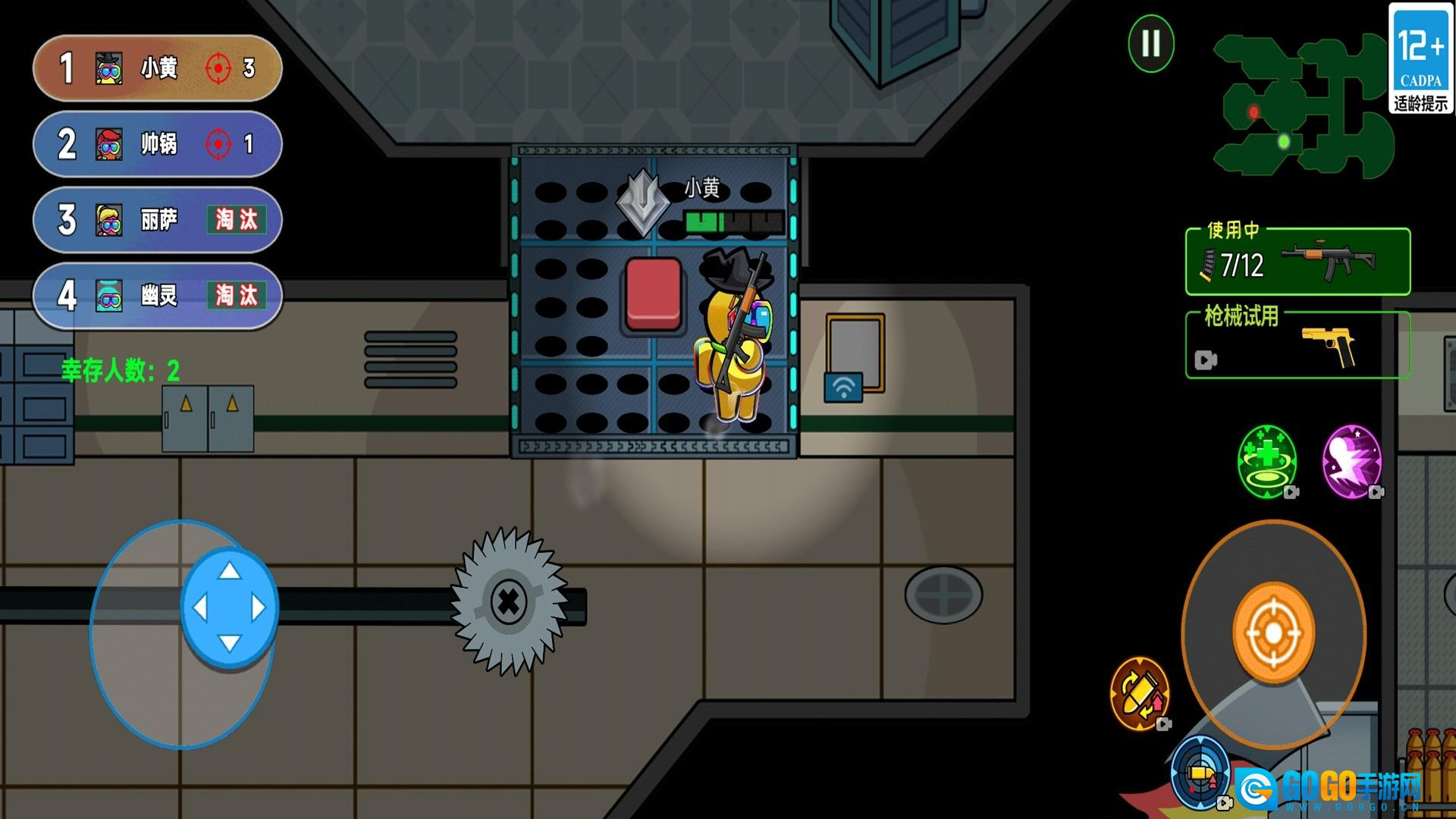The image size is (1456, 819).
Task: Open the CADPA 12+ age rating notice
Action: [1420, 59]
